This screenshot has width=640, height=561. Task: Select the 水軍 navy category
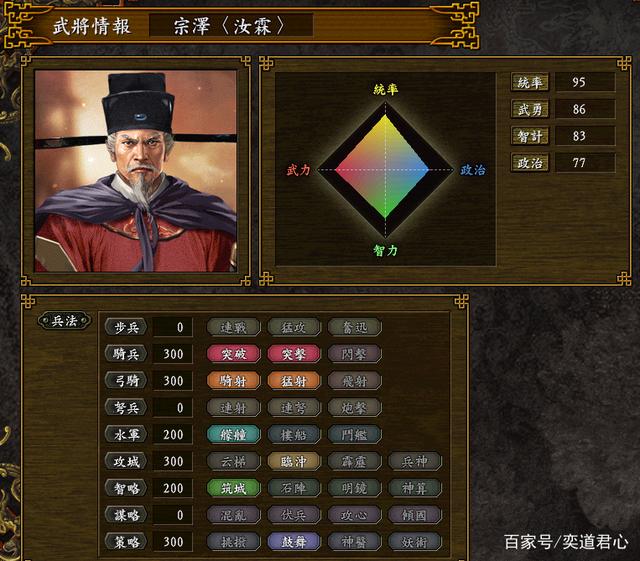(x=125, y=435)
